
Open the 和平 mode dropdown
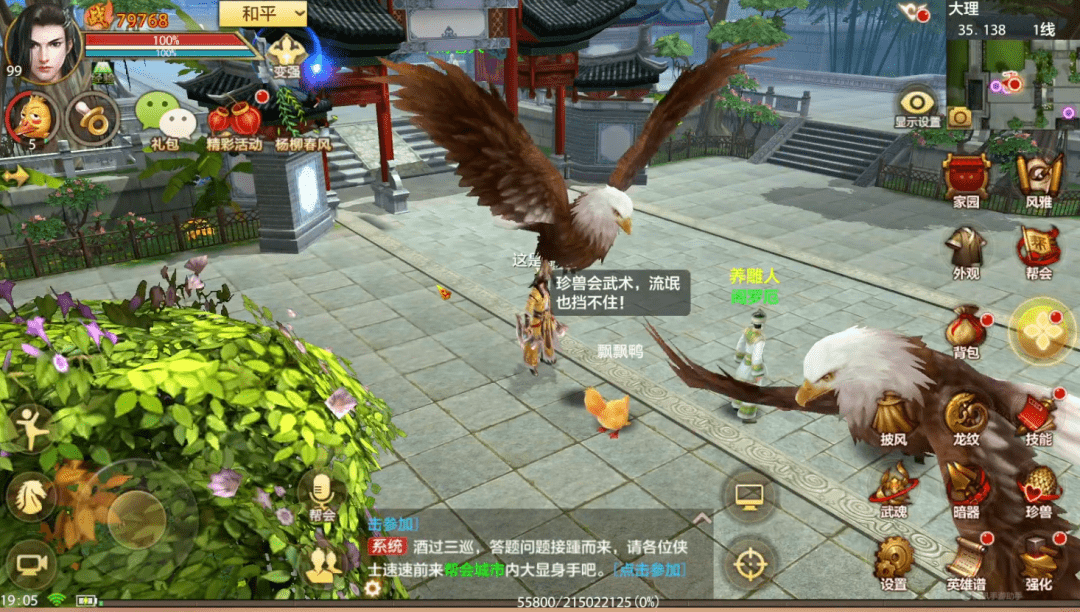point(274,14)
